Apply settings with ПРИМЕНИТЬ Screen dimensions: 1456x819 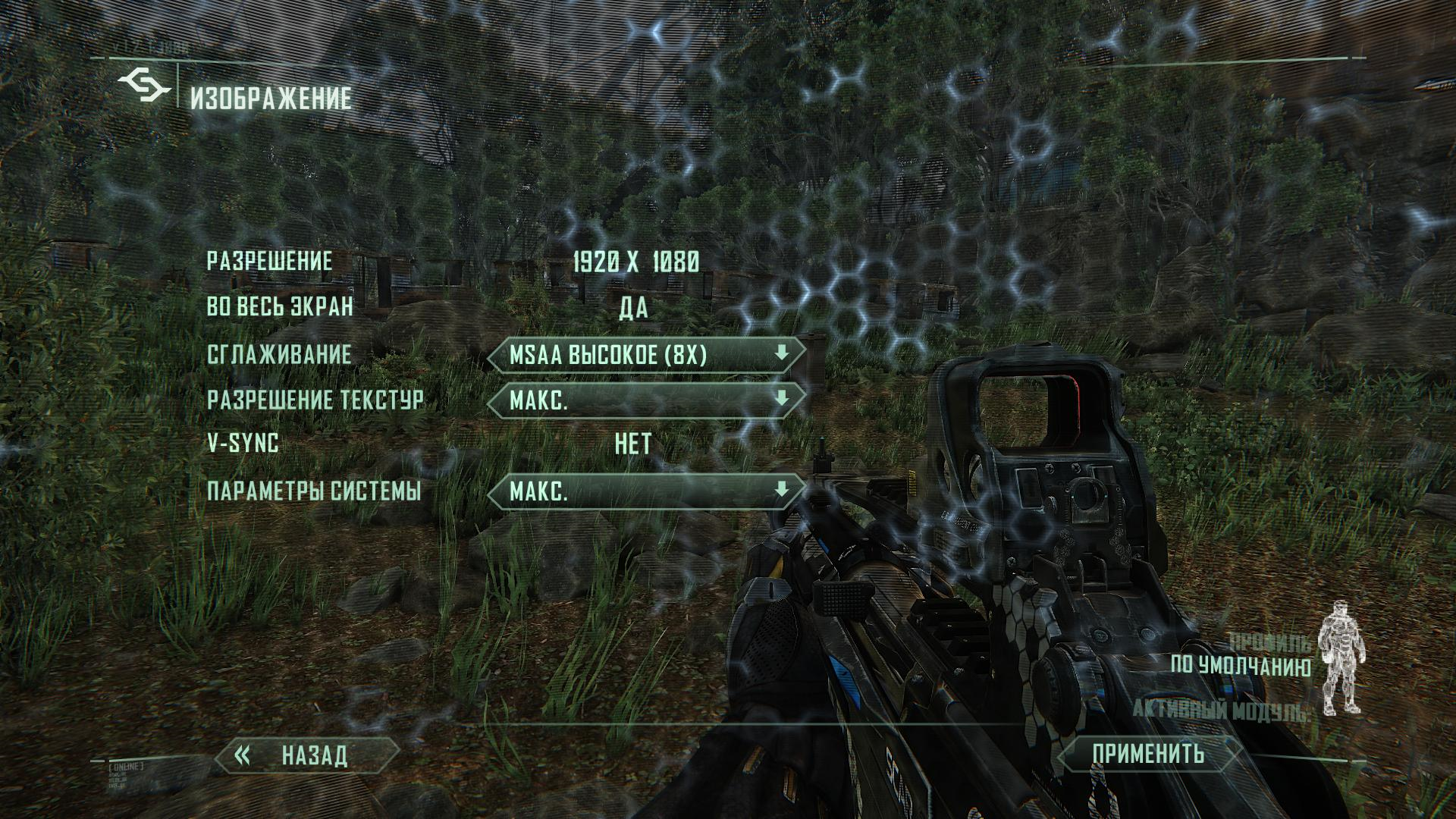tap(1147, 754)
